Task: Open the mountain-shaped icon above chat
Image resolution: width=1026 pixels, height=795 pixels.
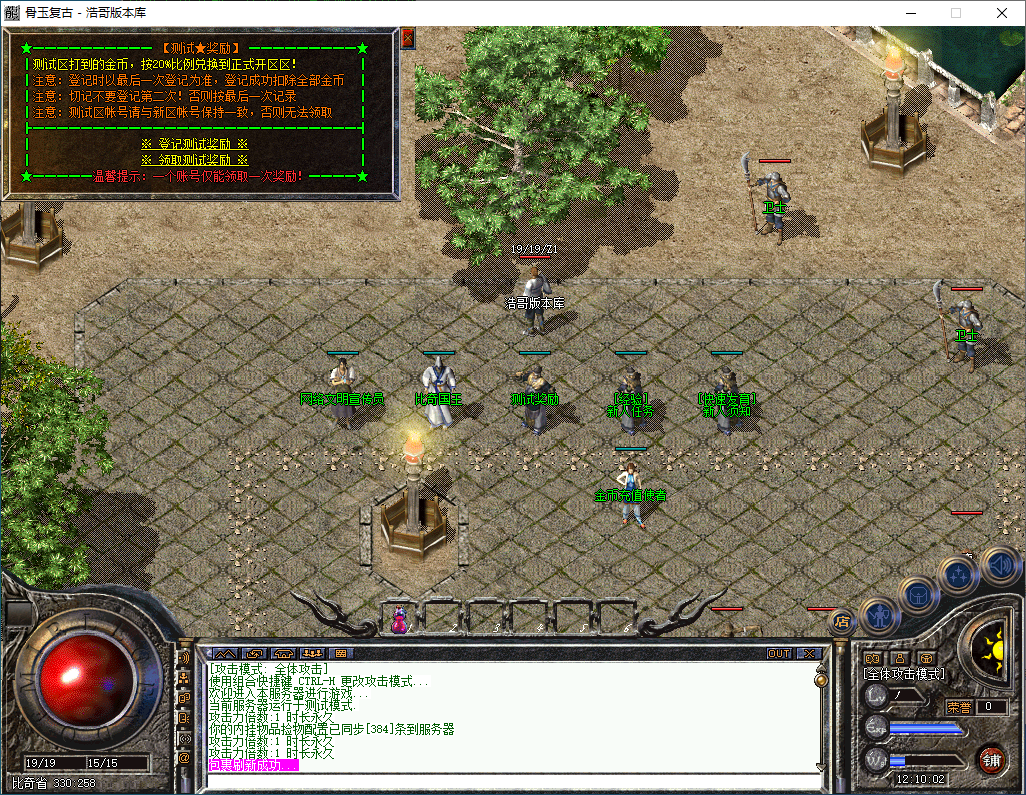Action: tap(225, 653)
